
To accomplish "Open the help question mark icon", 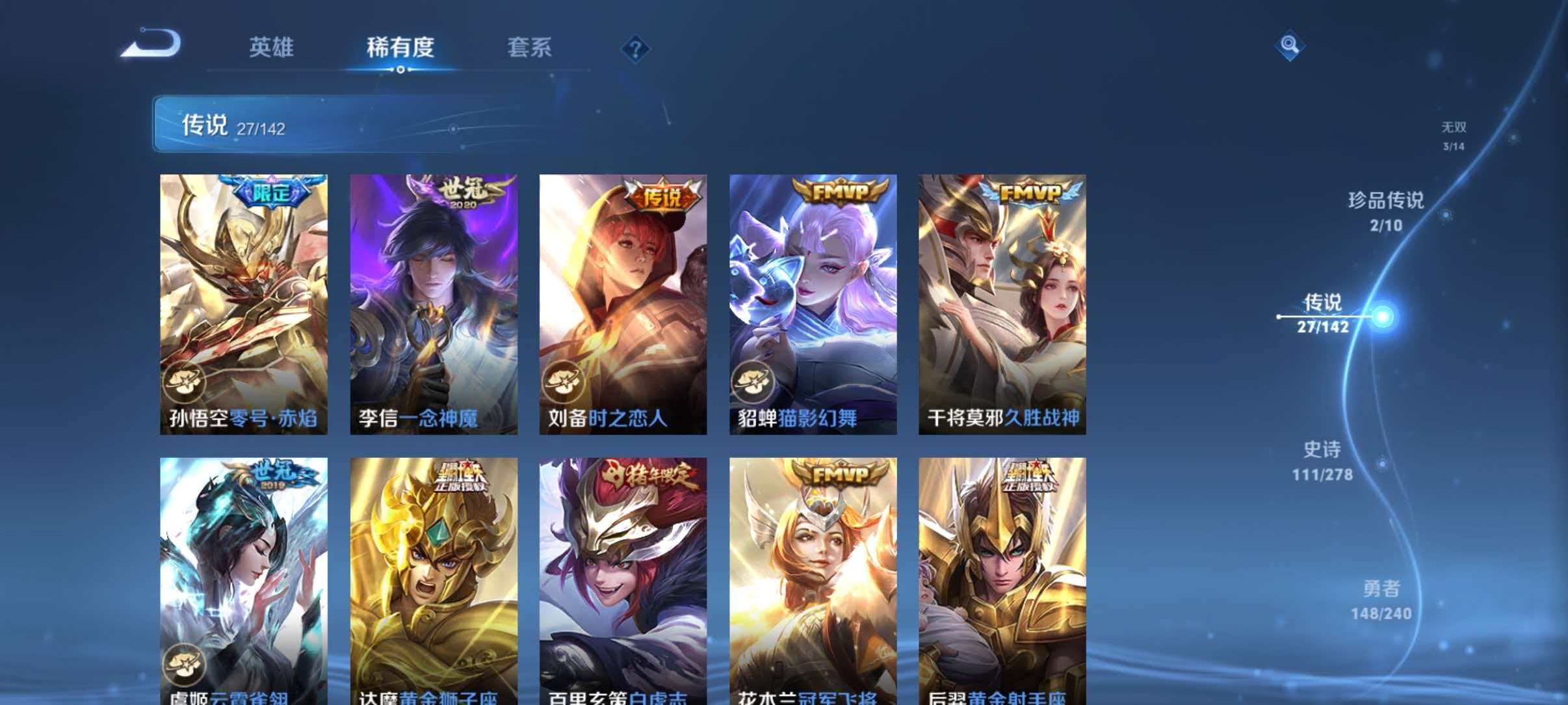I will click(637, 47).
